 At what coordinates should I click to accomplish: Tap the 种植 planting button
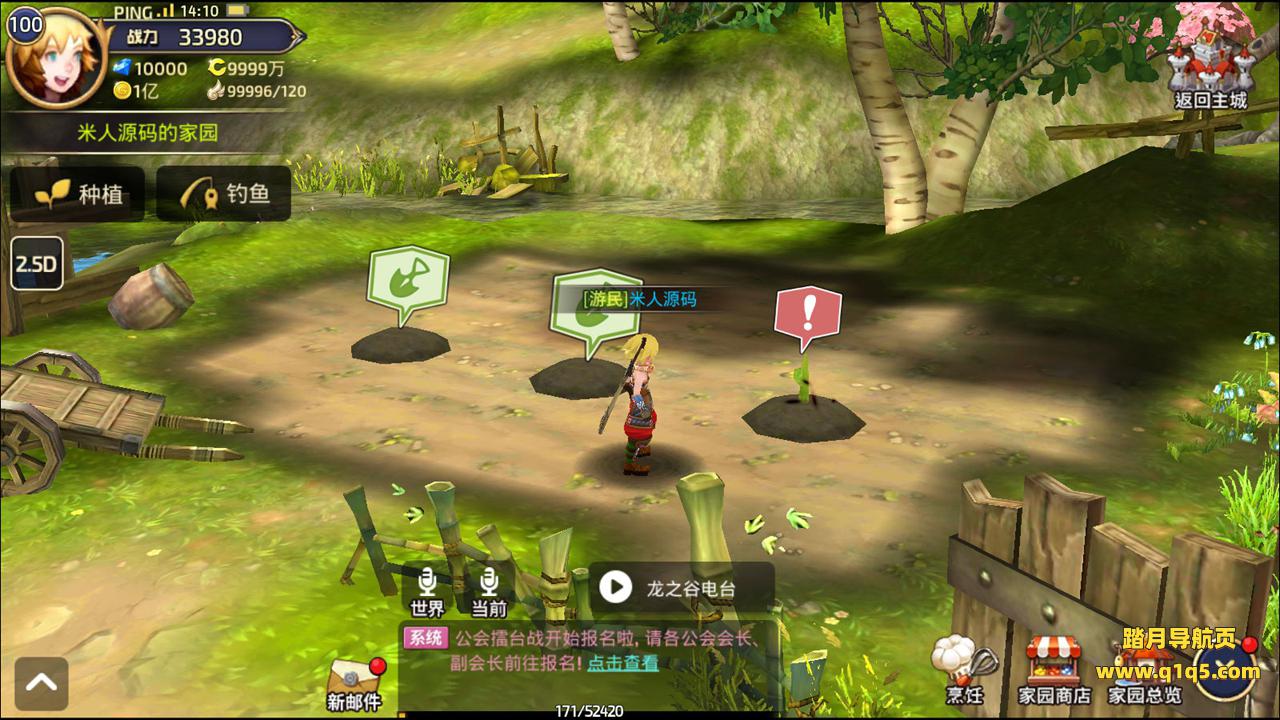click(x=78, y=194)
